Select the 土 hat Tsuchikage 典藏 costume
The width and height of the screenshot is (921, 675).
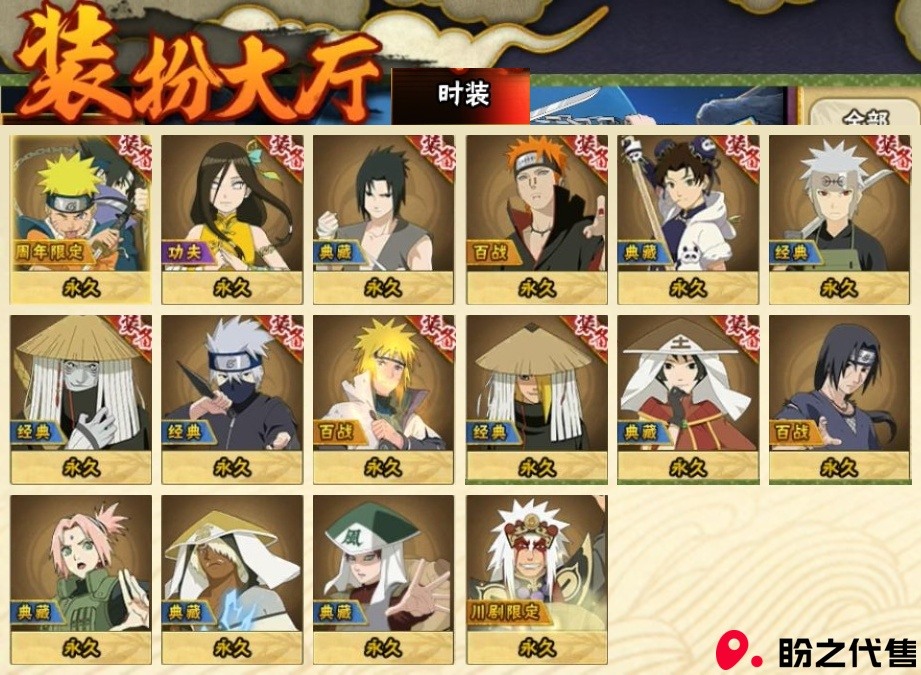click(688, 398)
